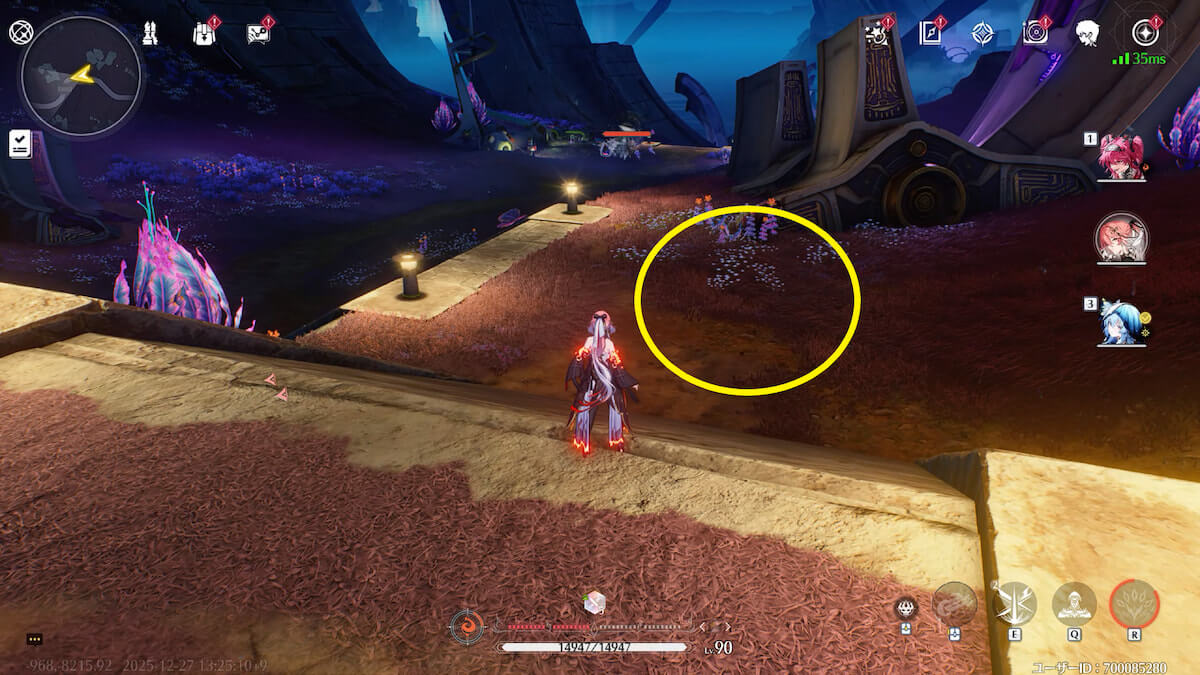The width and height of the screenshot is (1200, 675).
Task: Open the camera-like icon with red alert
Action: coord(1035,33)
